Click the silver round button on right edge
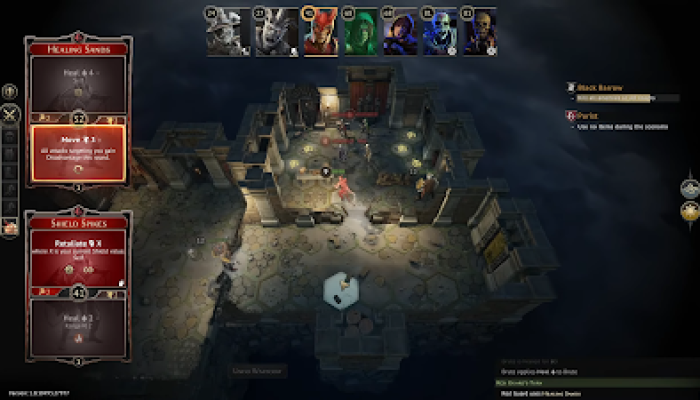 click(x=689, y=187)
